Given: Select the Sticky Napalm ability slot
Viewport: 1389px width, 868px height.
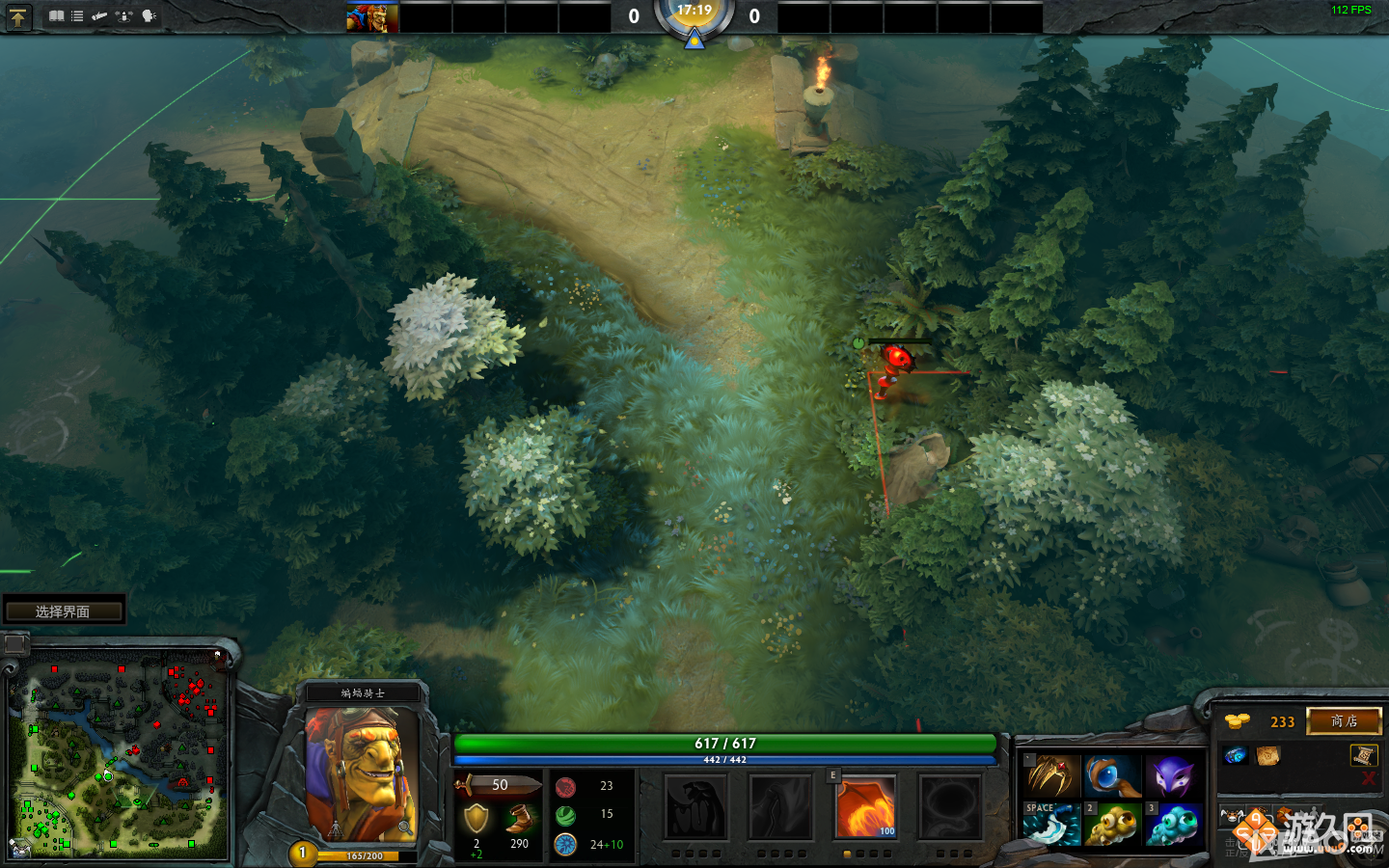Looking at the screenshot, I should pyautogui.click(x=696, y=806).
